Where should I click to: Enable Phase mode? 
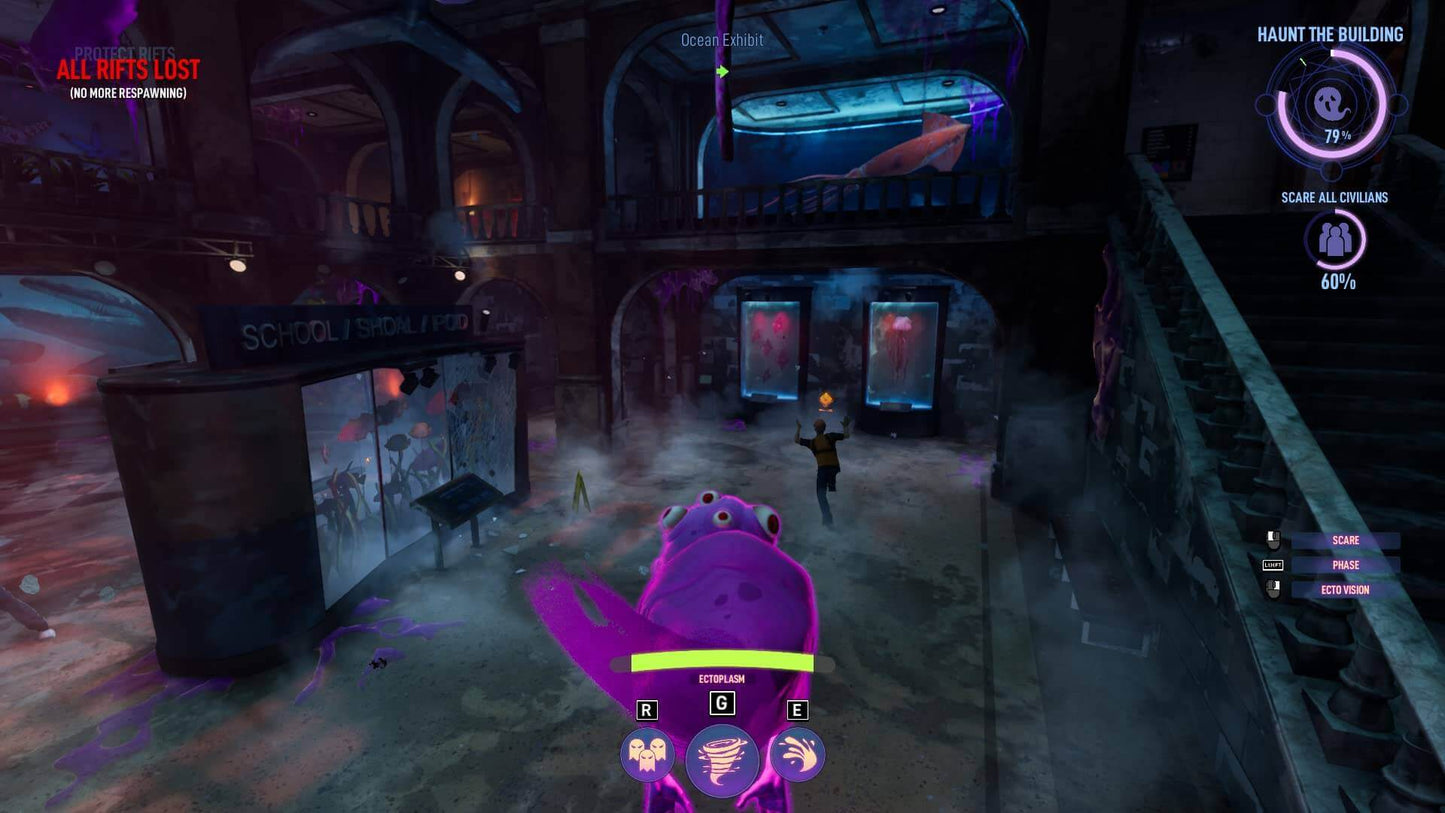[x=1345, y=564]
